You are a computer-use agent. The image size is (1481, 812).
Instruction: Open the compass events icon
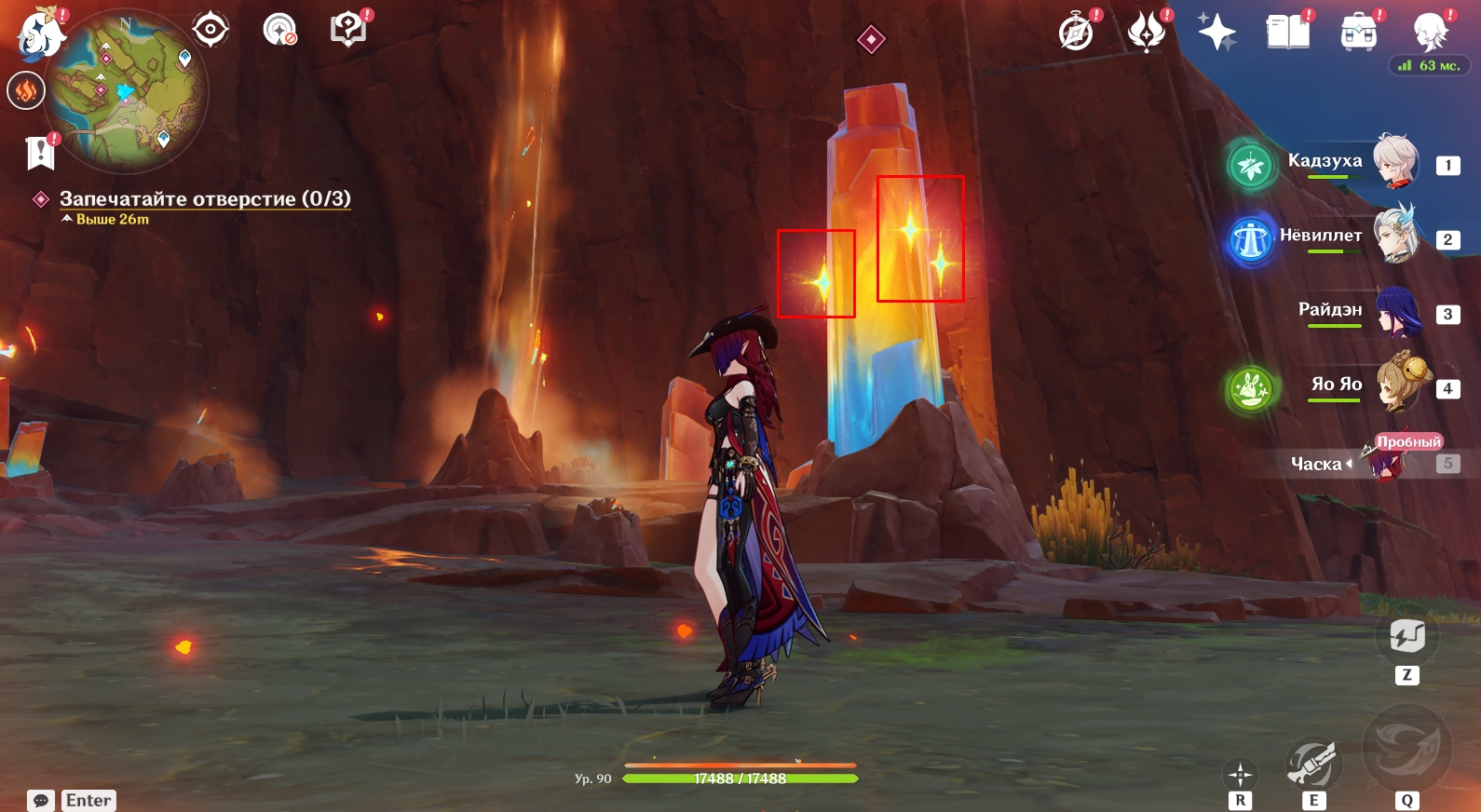click(x=1076, y=33)
